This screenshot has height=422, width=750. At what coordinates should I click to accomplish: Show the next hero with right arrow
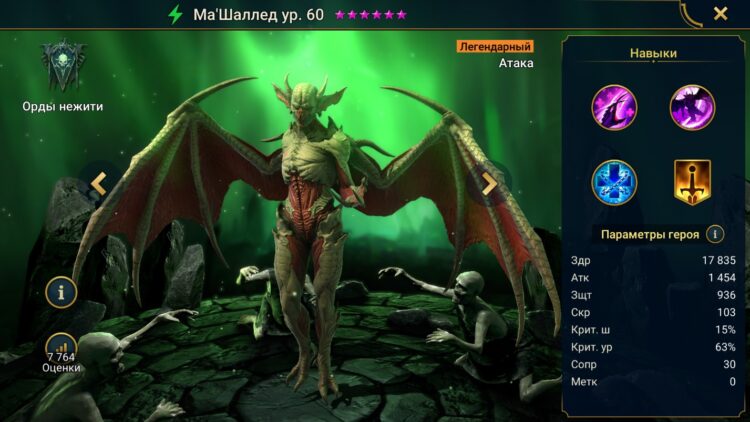(x=489, y=183)
